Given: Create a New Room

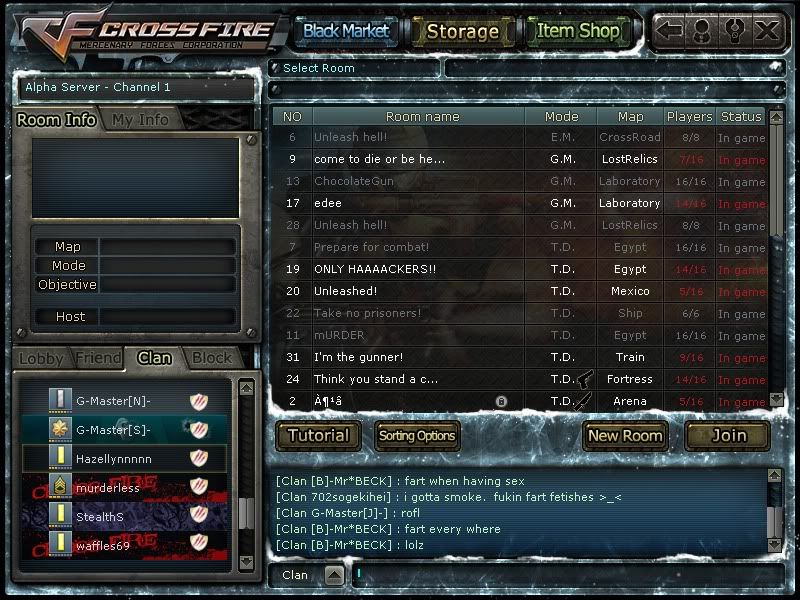Looking at the screenshot, I should point(625,435).
